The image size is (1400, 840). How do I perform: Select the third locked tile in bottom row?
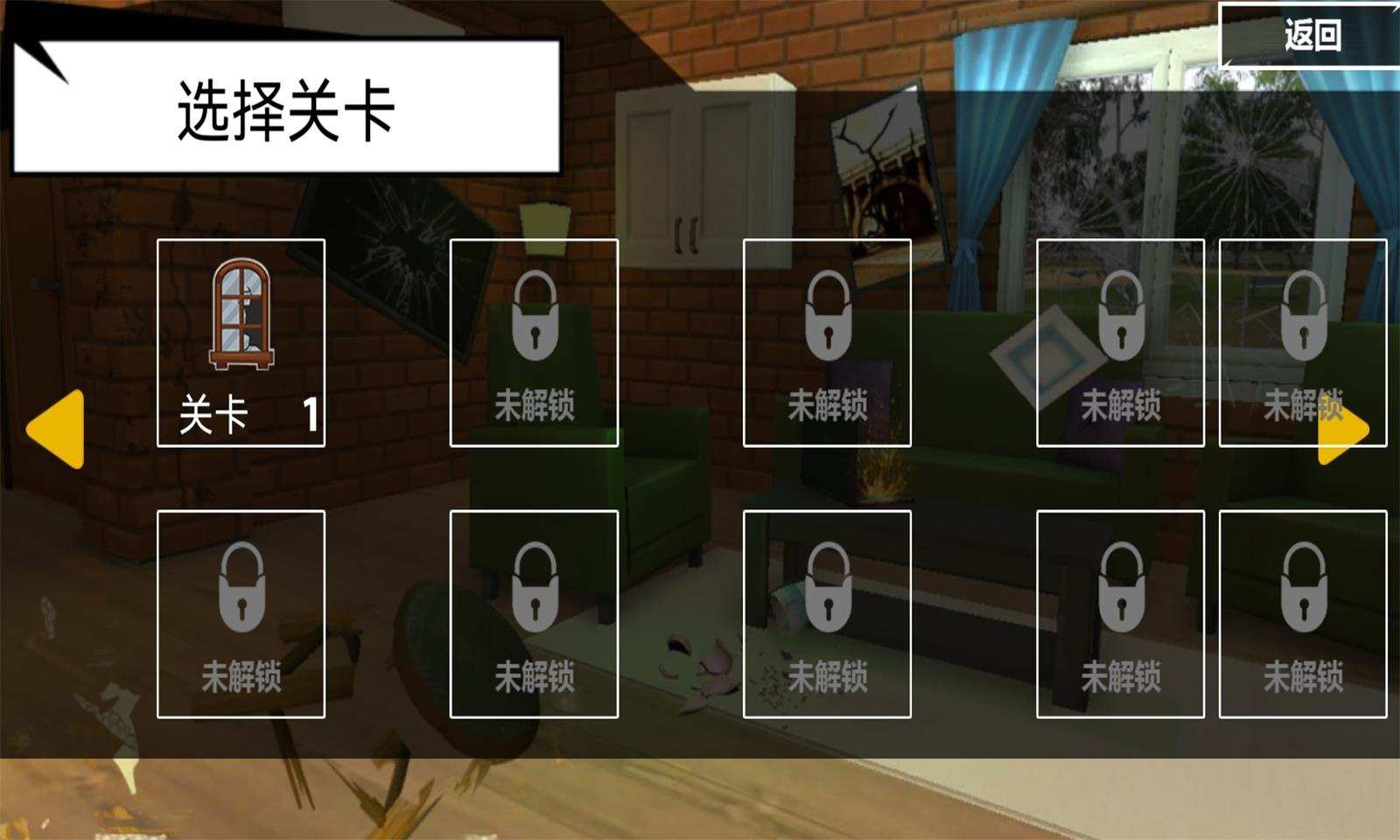click(827, 612)
